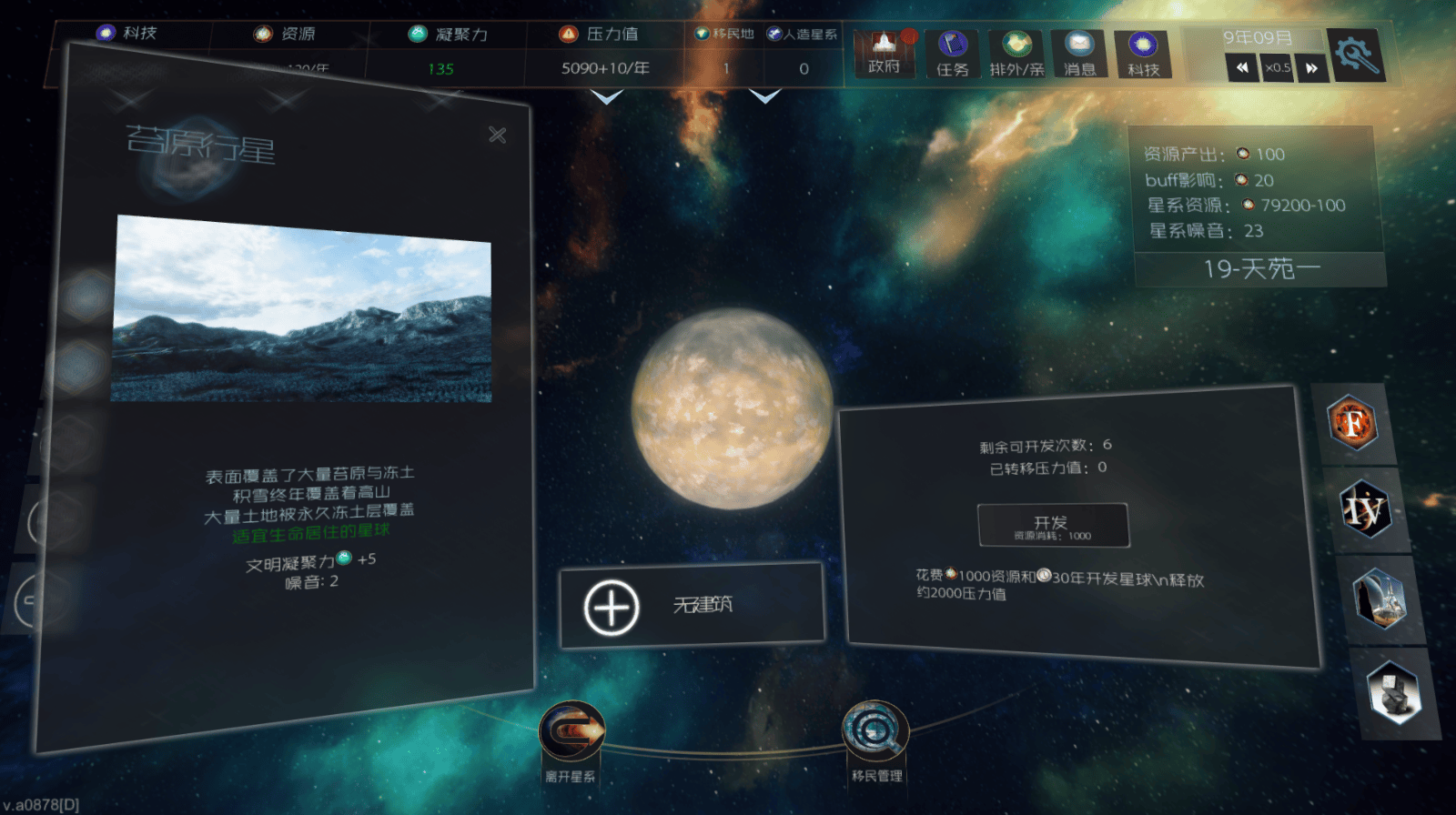Image resolution: width=1456 pixels, height=815 pixels.
Task: Close the 苔原行星 planet info panel
Action: 497,136
